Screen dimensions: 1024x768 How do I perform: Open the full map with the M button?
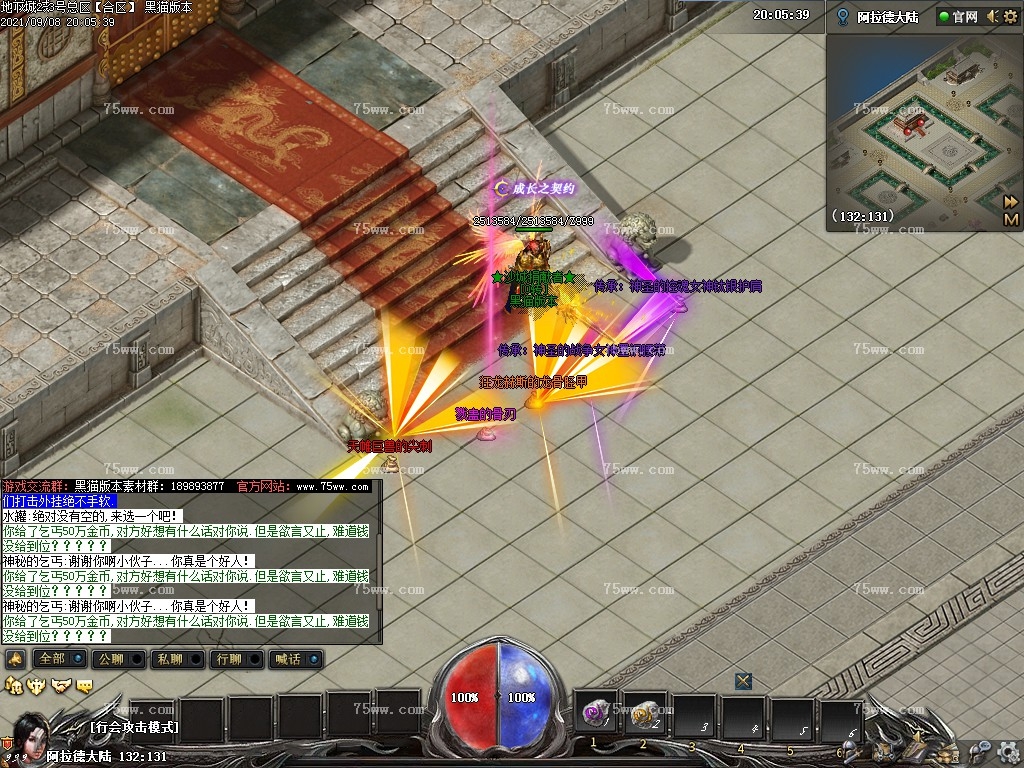click(x=1011, y=219)
